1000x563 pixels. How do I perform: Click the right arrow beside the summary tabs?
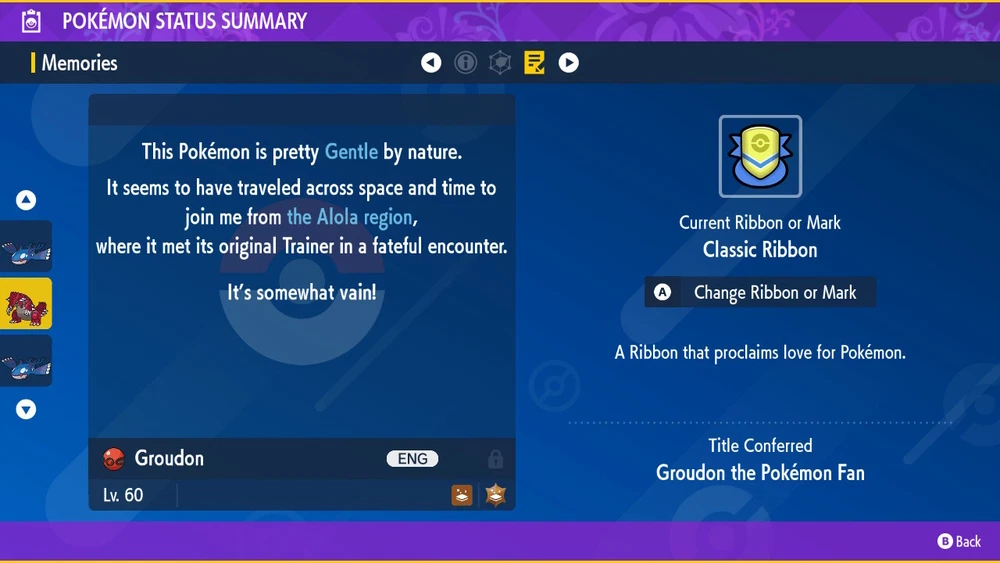[568, 63]
